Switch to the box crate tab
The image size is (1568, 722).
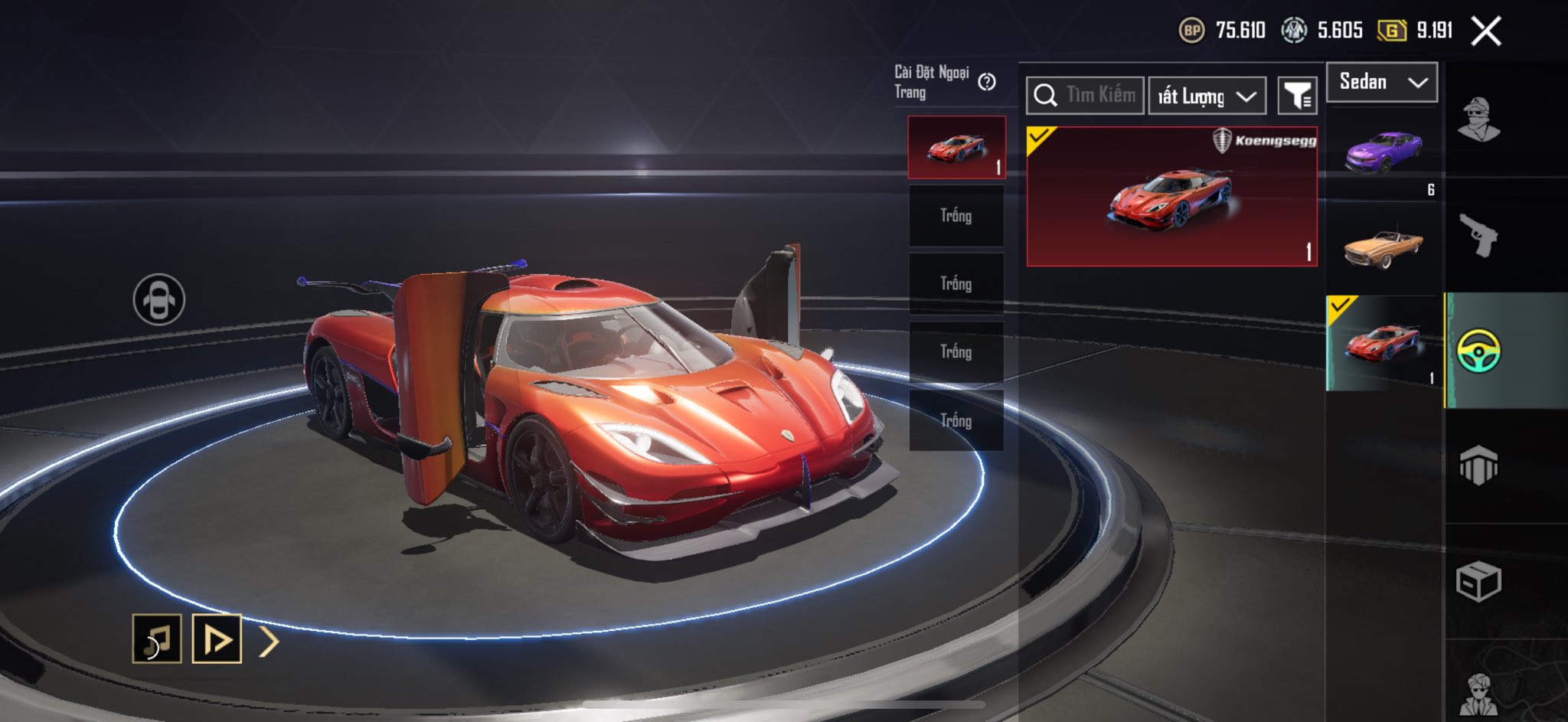[x=1478, y=582]
